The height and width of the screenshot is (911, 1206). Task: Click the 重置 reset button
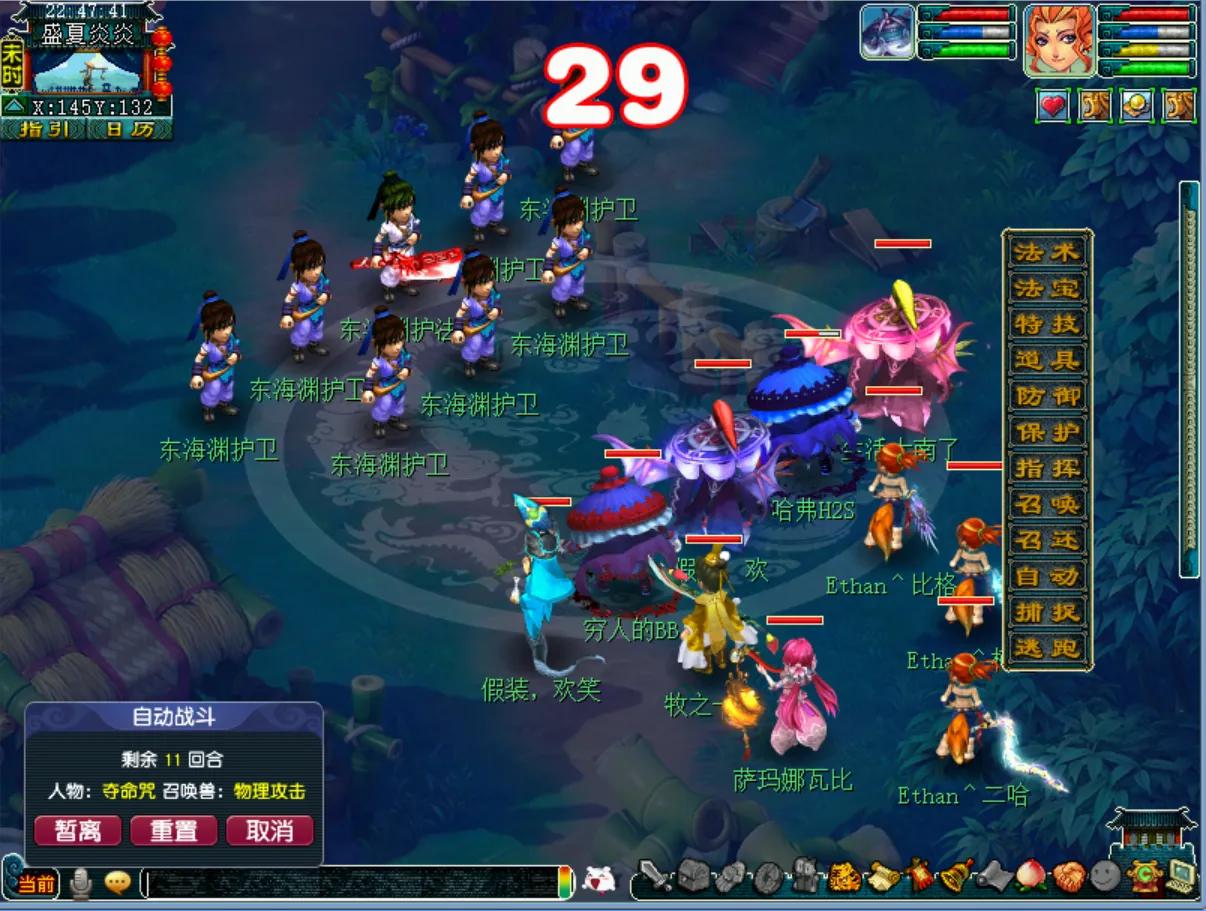tap(174, 830)
